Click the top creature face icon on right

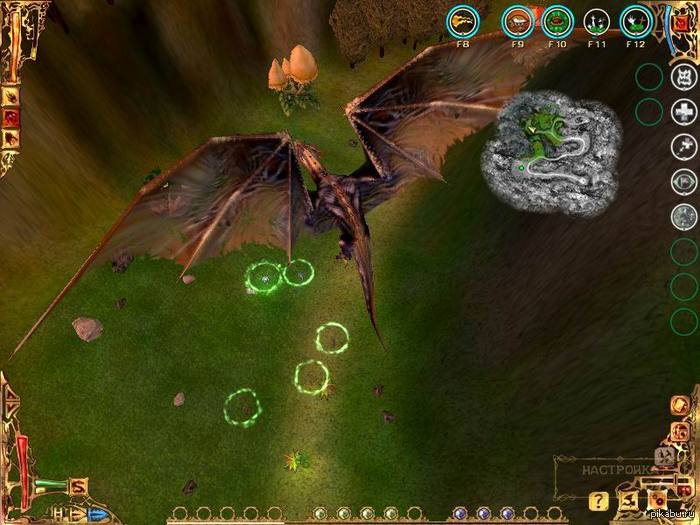[684, 76]
